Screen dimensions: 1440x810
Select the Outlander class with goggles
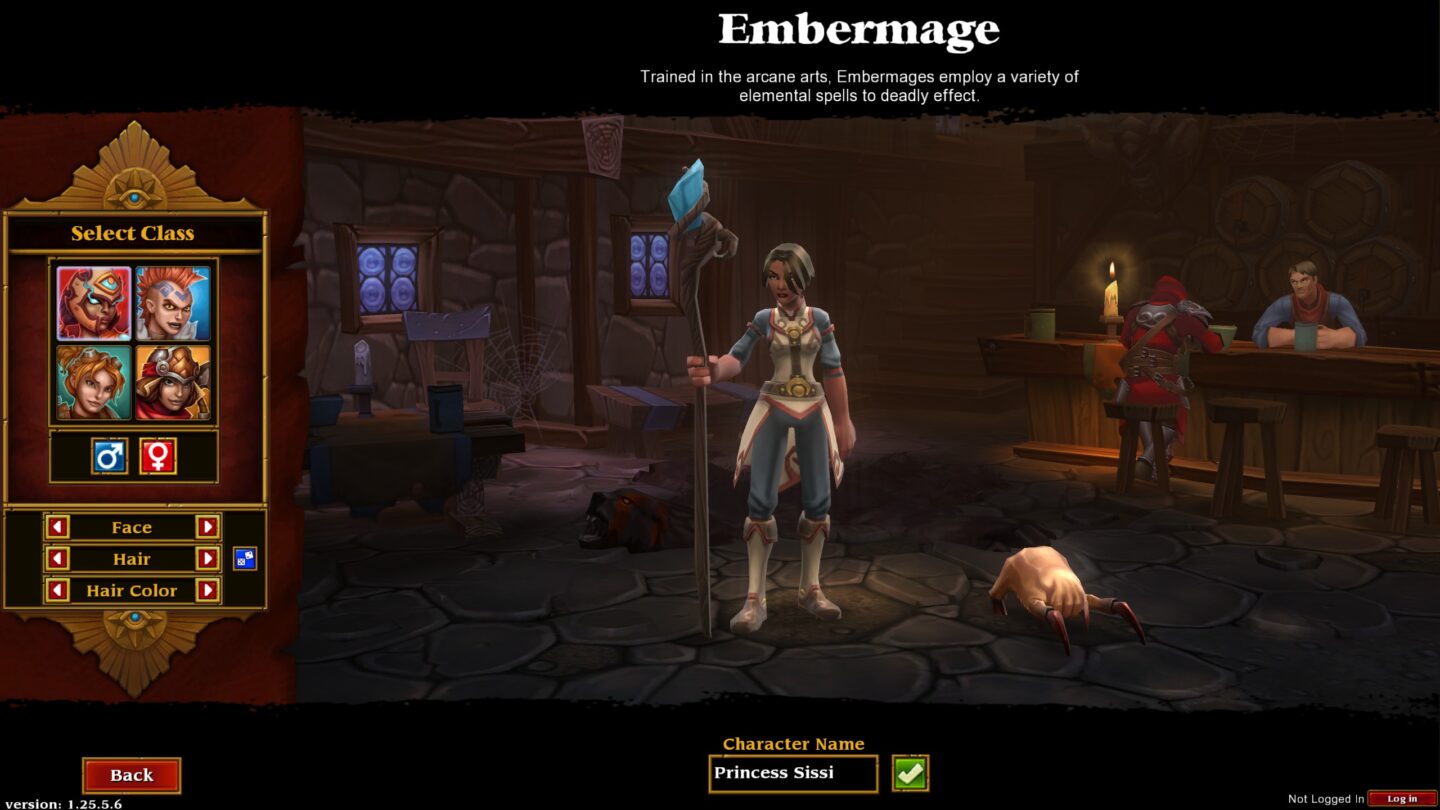[173, 382]
